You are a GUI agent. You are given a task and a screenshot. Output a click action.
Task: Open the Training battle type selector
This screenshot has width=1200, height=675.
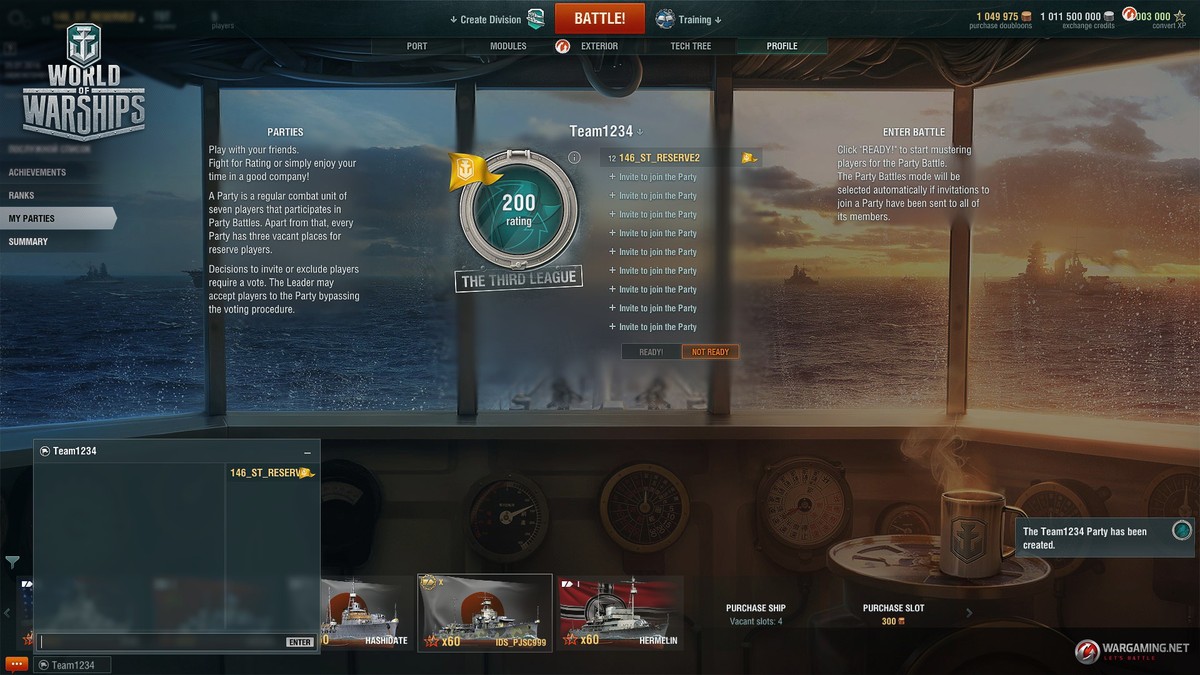tap(689, 19)
